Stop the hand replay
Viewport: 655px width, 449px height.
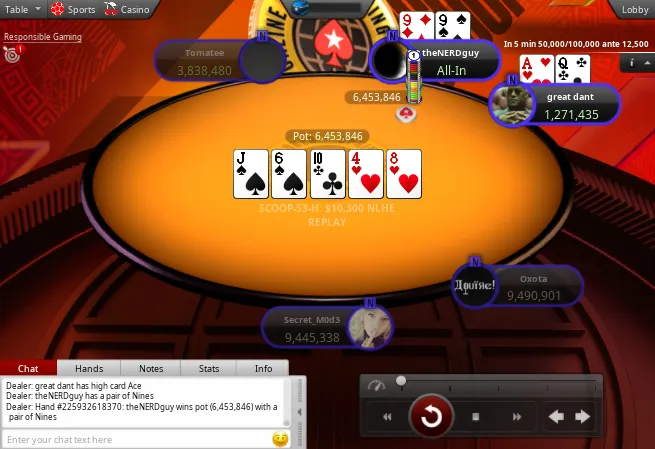coord(476,416)
